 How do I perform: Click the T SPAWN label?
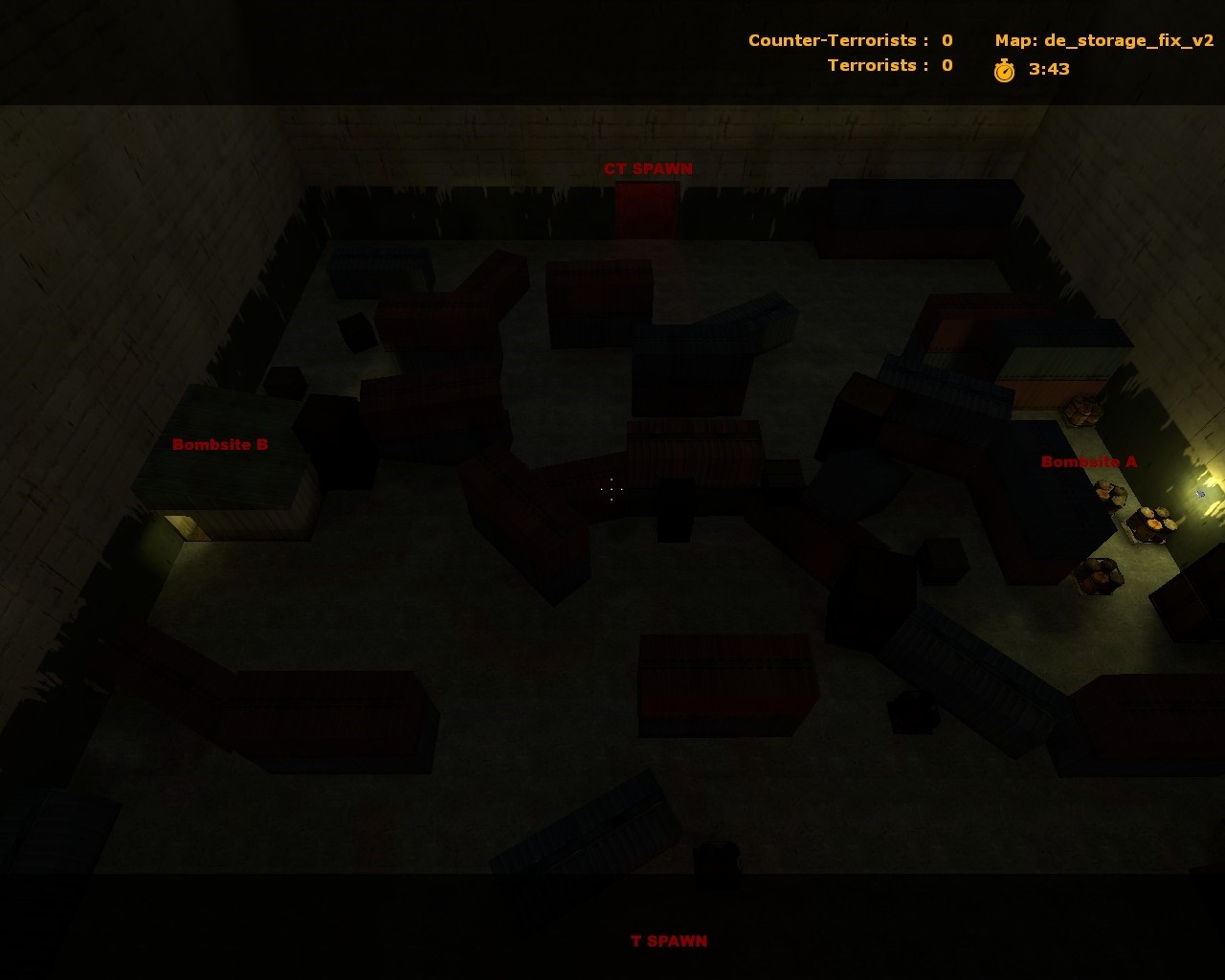click(x=668, y=941)
